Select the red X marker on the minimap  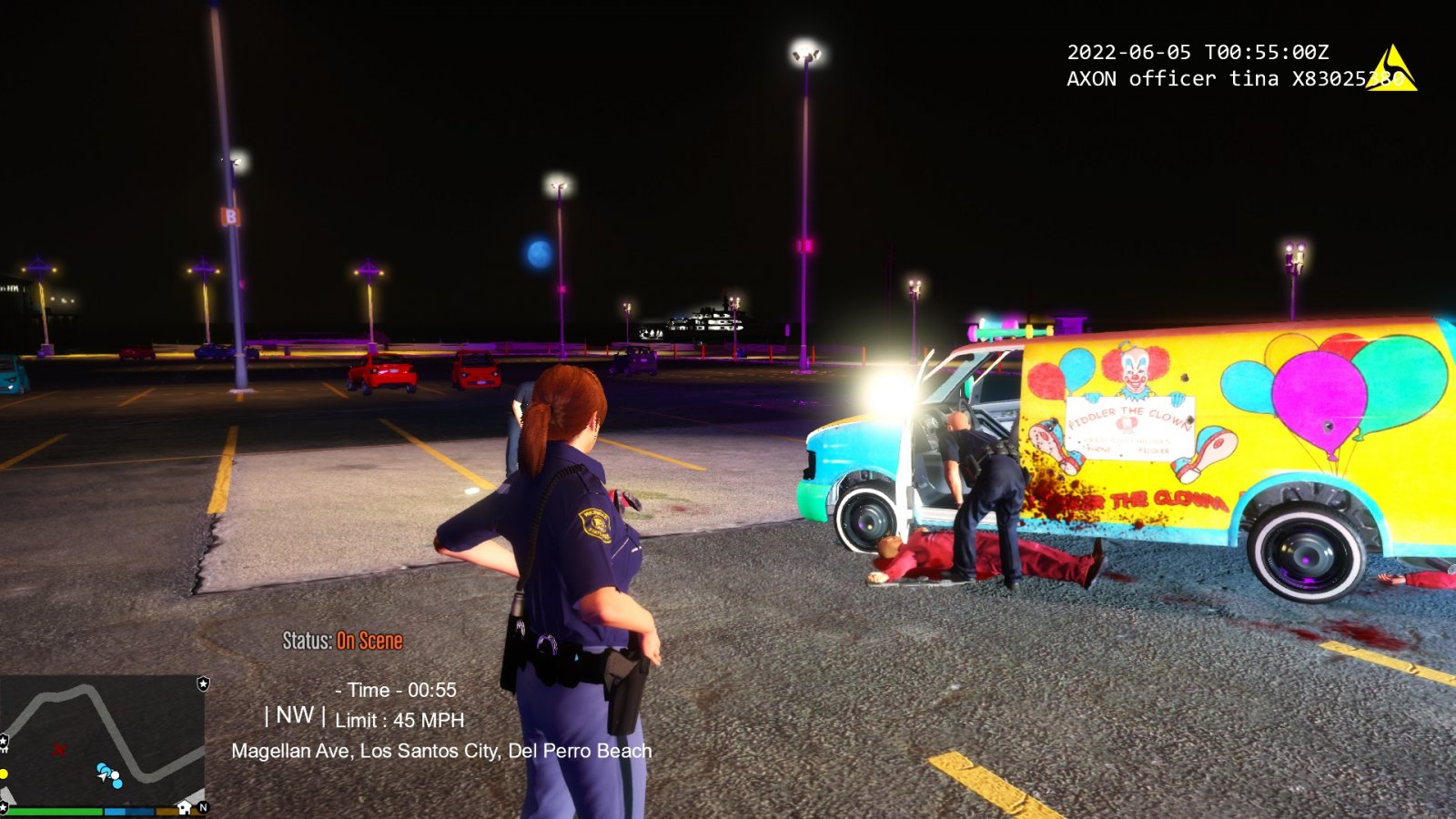[x=59, y=749]
